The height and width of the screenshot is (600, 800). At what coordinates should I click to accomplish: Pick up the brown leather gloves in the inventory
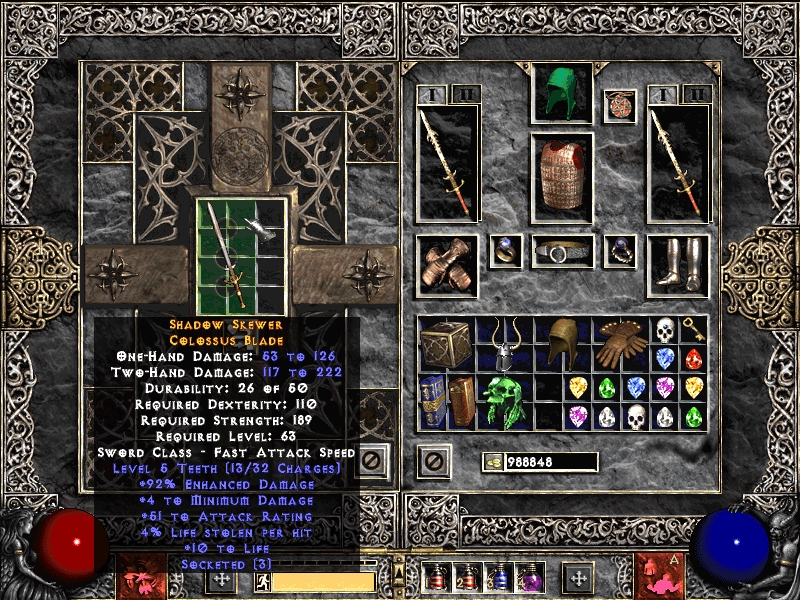point(622,345)
